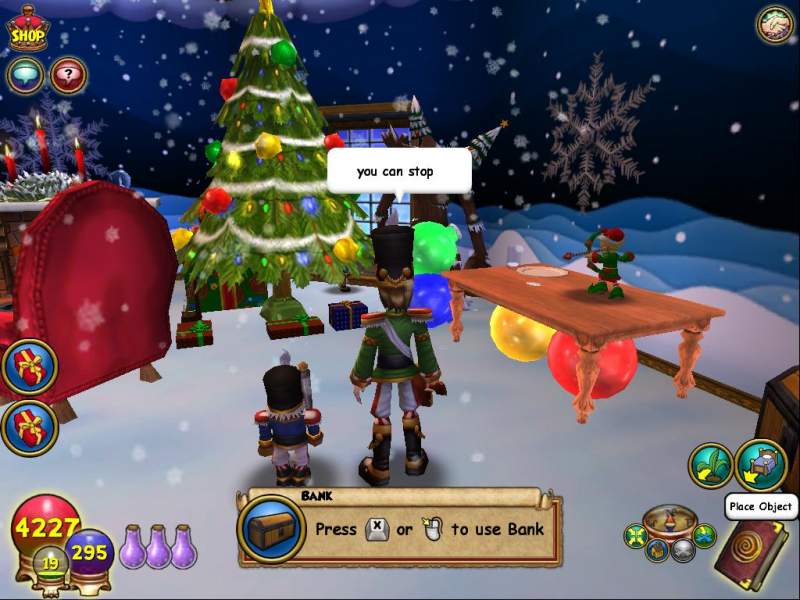This screenshot has height=600, width=800.
Task: Open the red spiral spellbook
Action: click(750, 553)
